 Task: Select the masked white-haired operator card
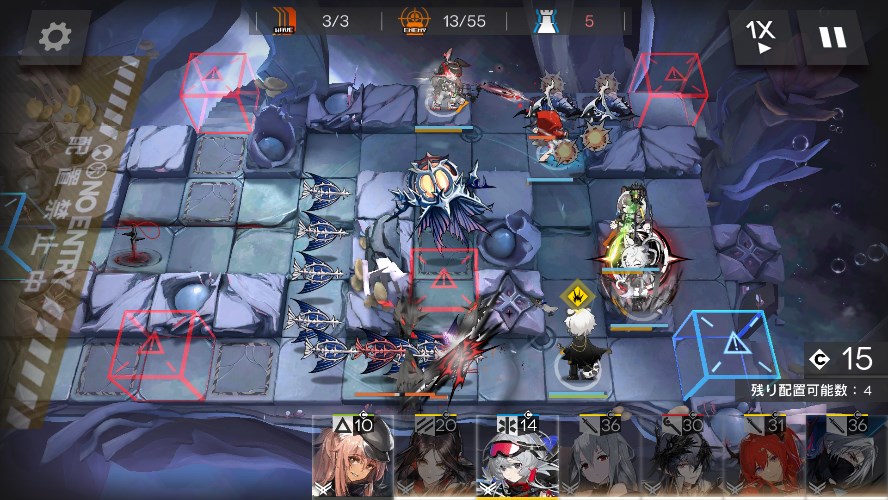(848, 460)
